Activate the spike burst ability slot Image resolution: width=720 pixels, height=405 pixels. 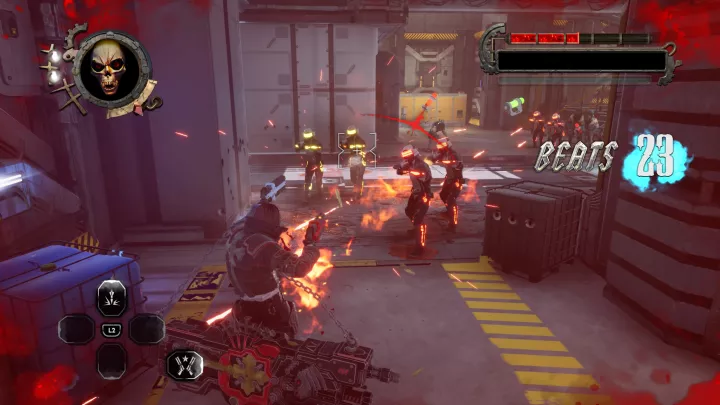(112, 298)
